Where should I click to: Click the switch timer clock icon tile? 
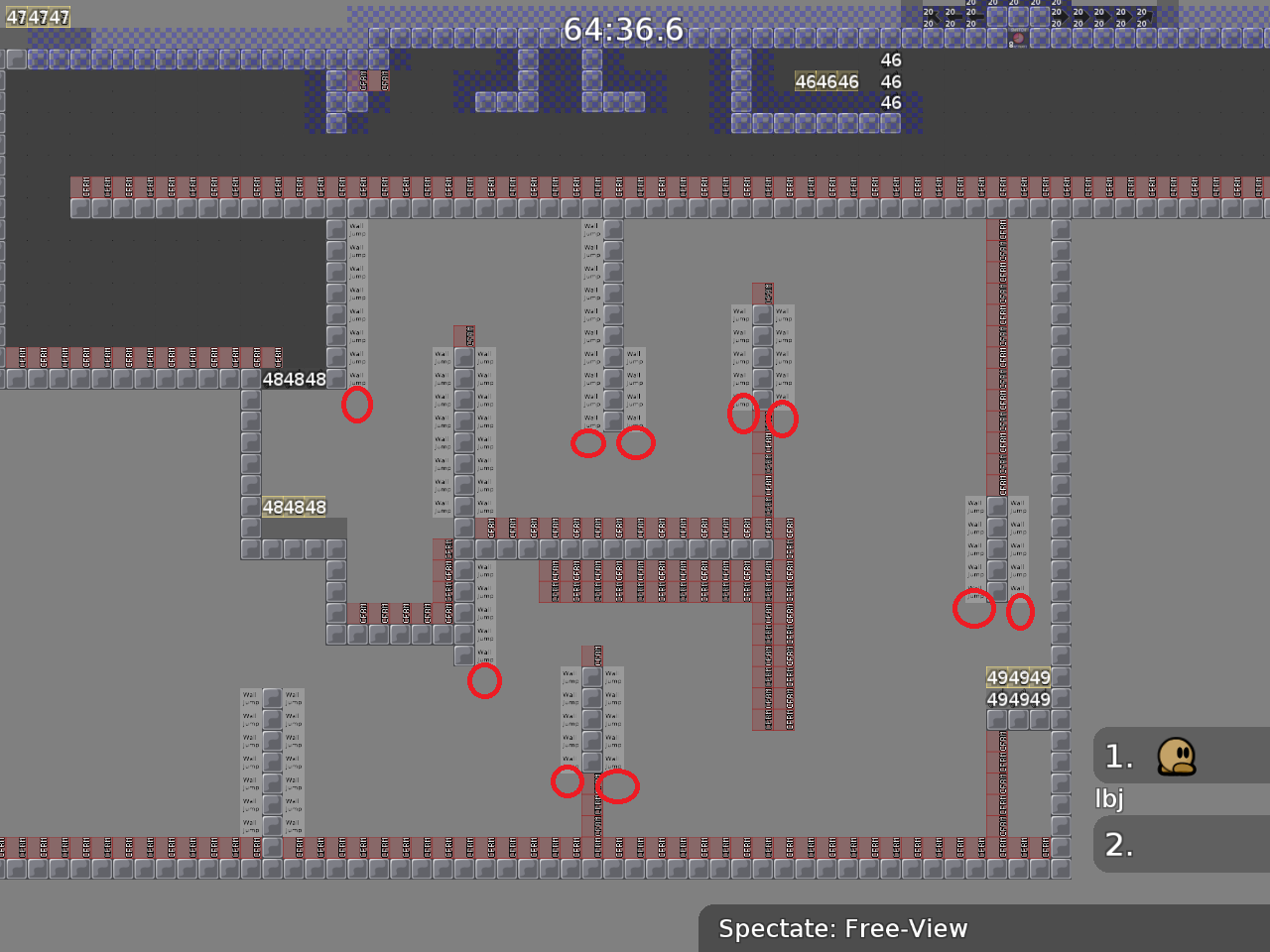(1018, 38)
